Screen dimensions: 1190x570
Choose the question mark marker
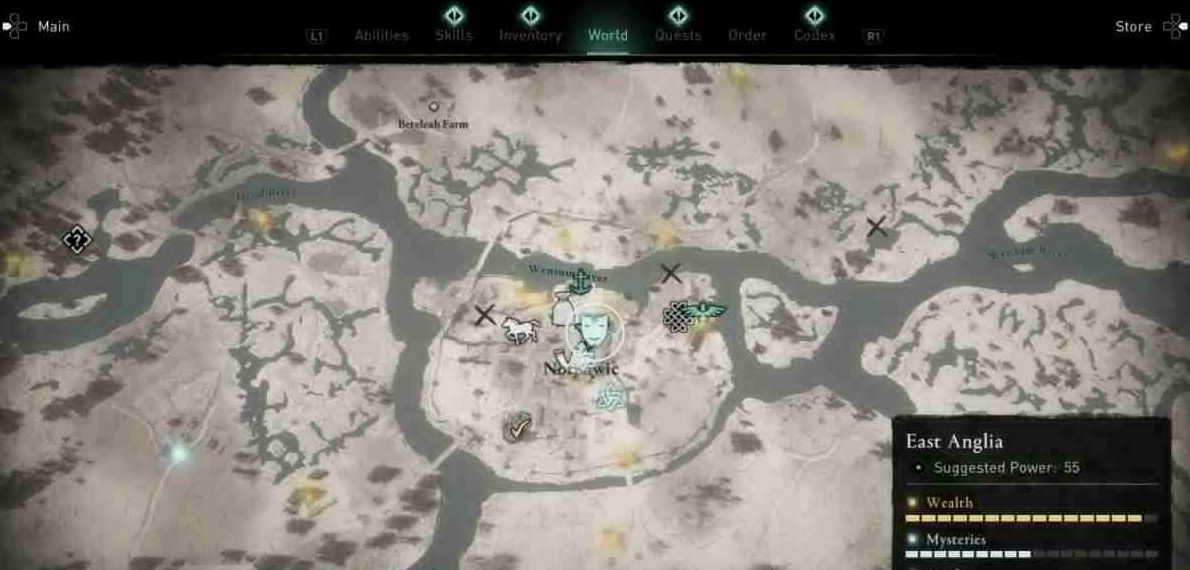click(76, 239)
